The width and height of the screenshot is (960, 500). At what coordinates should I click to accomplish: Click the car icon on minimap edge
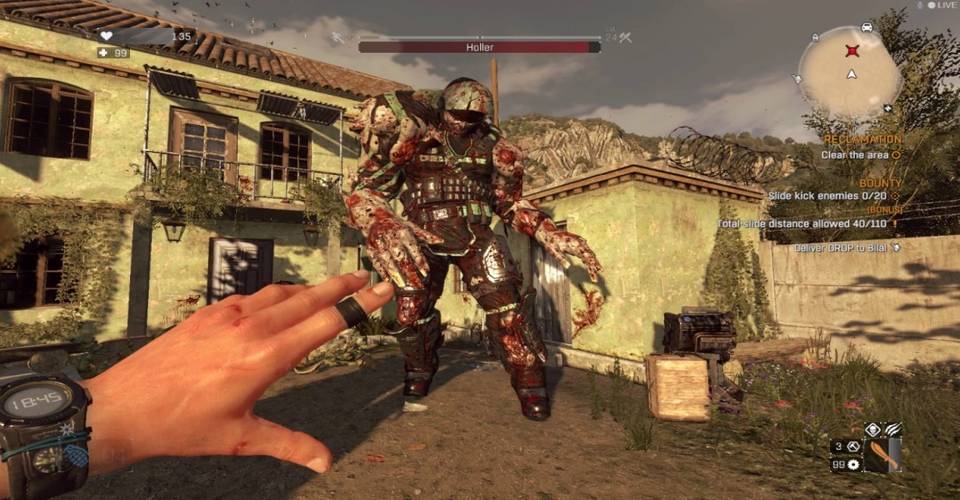click(x=866, y=27)
